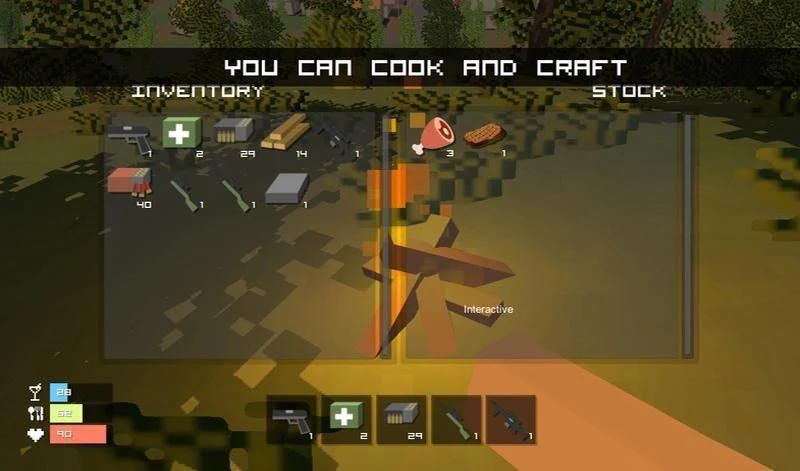Screen dimensions: 800x471
Task: Select the gray stone block item
Action: pos(285,188)
